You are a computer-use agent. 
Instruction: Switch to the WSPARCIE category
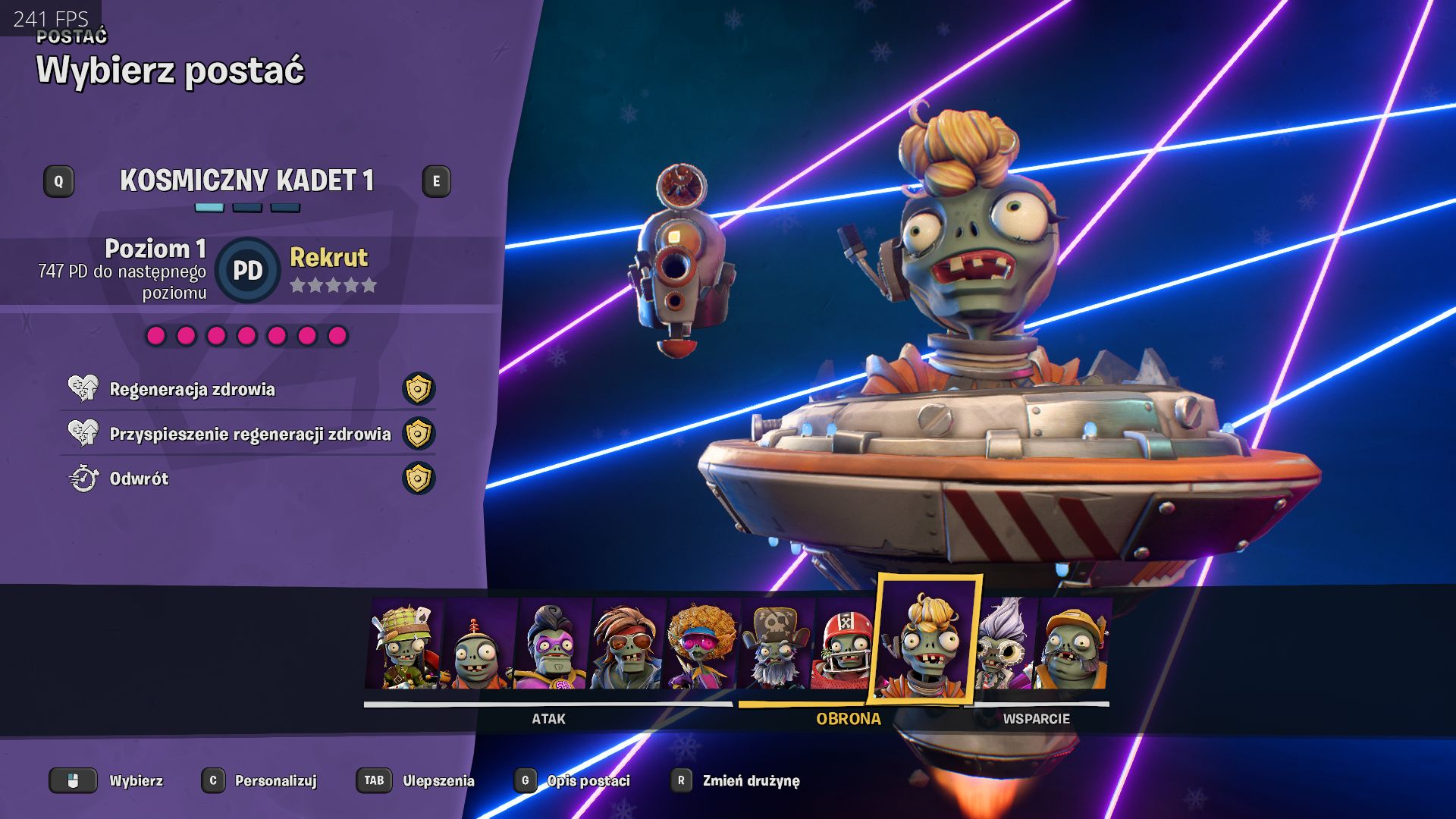(x=1036, y=718)
